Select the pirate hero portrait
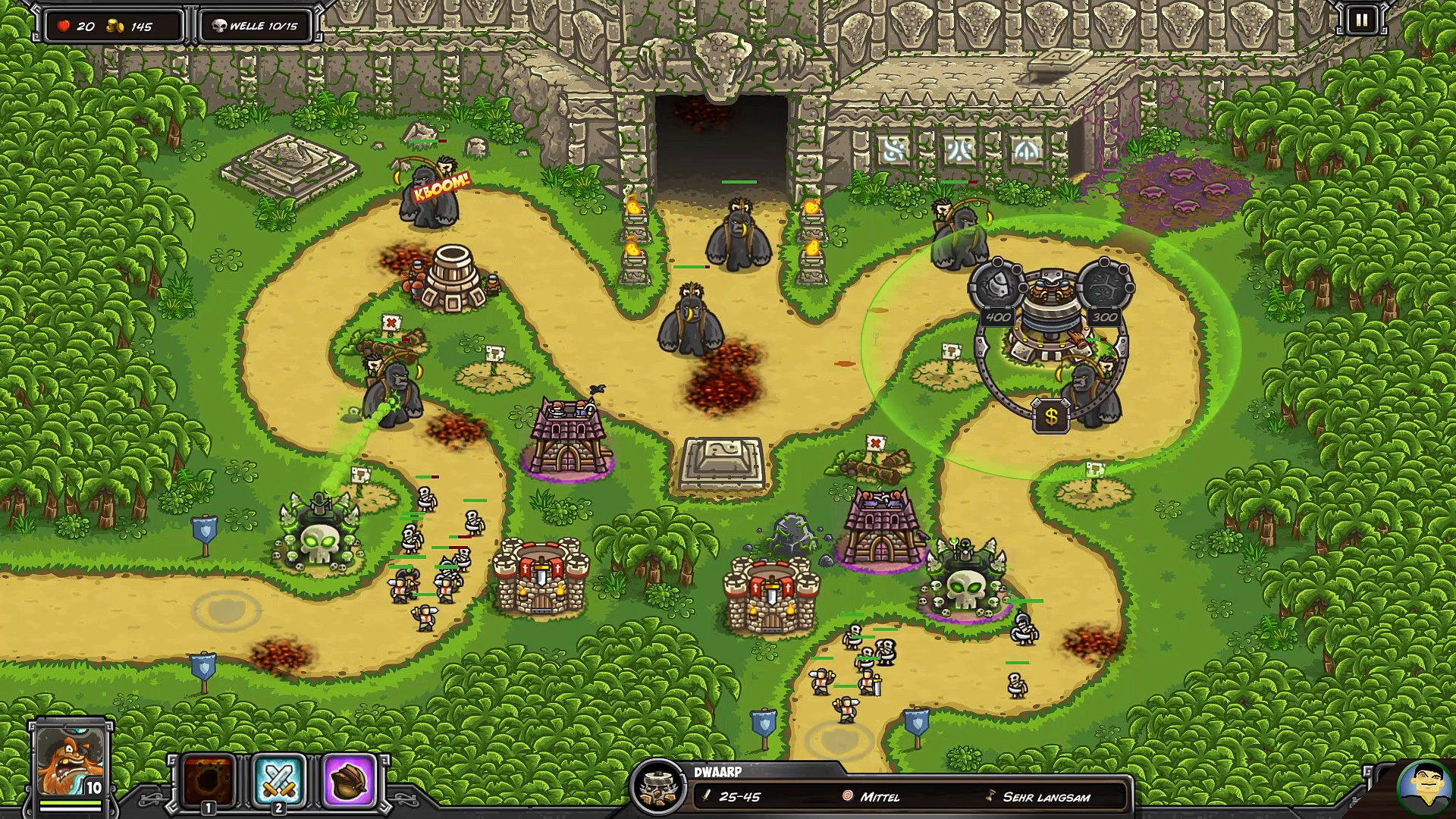1456x819 pixels. [71, 761]
